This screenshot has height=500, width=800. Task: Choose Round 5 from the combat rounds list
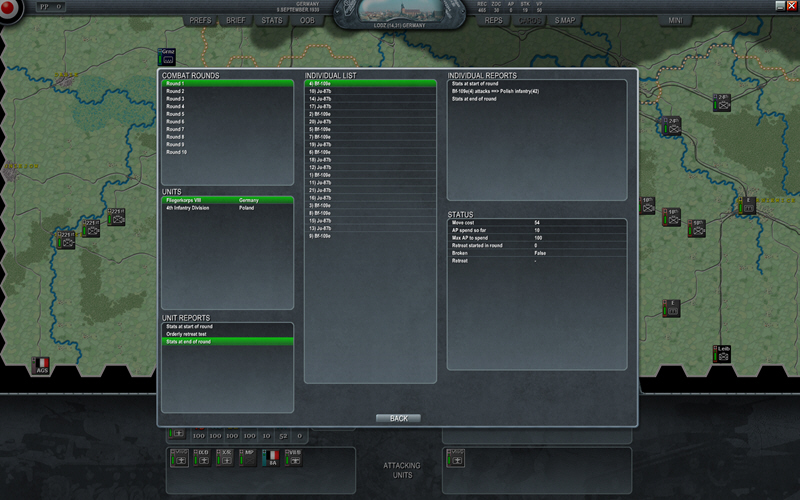(x=176, y=114)
